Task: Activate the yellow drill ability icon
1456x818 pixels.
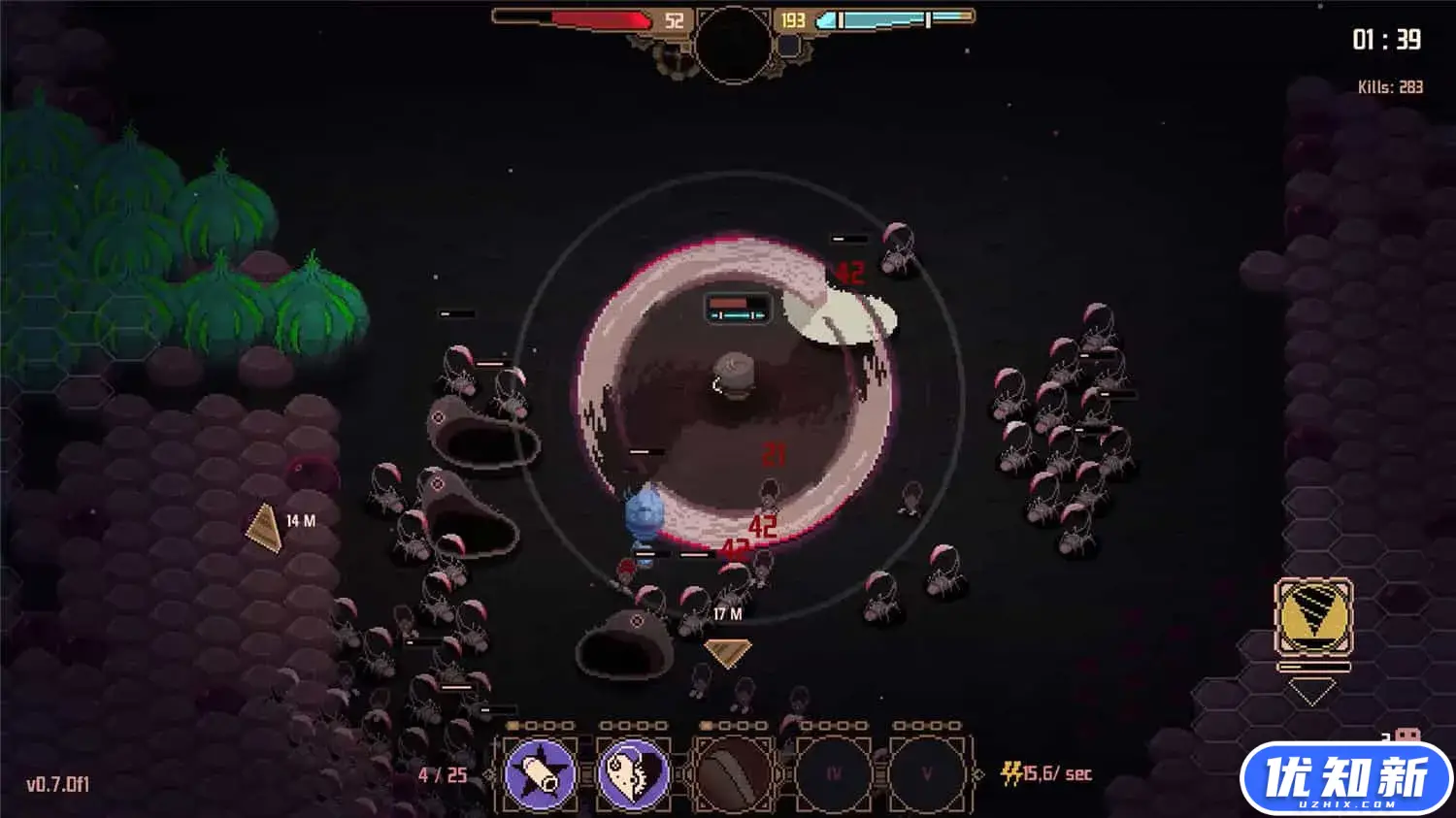Action: [1313, 617]
